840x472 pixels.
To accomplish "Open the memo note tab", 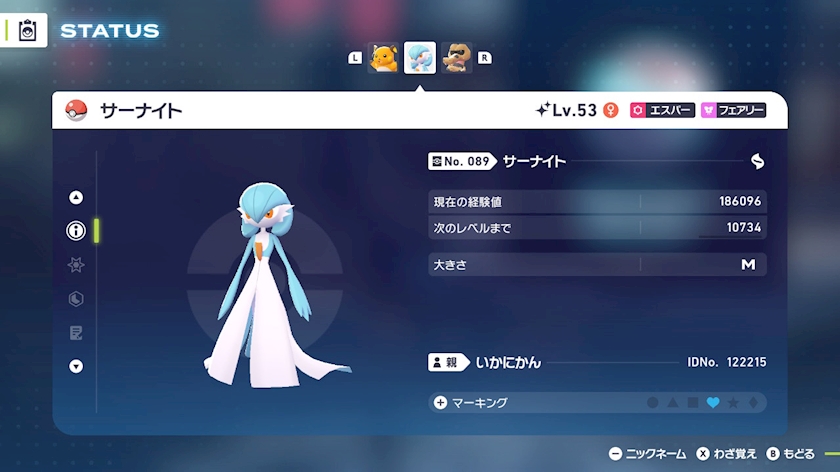I will click(x=76, y=333).
